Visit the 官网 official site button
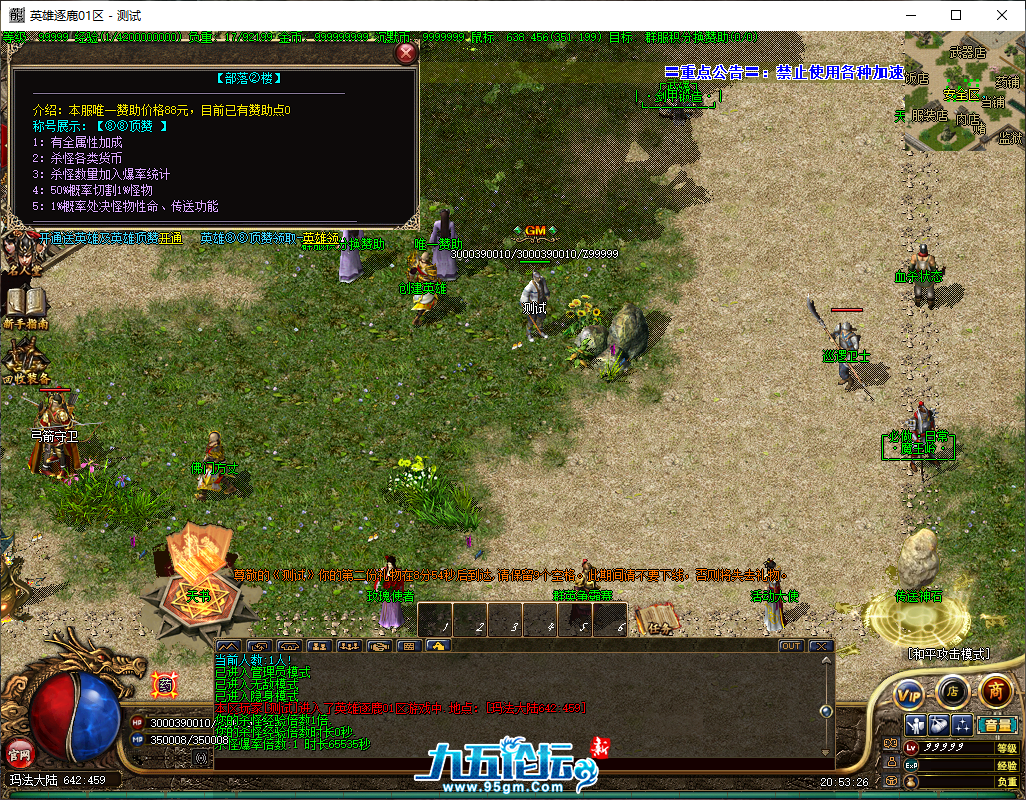The height and width of the screenshot is (800, 1026). click(18, 754)
